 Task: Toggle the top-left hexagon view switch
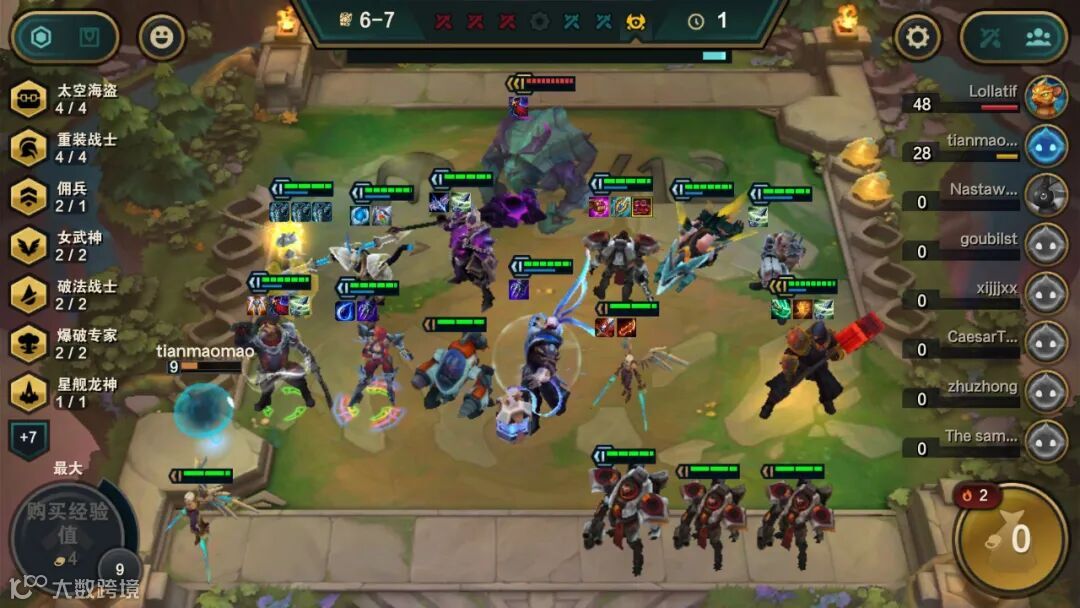(x=41, y=38)
